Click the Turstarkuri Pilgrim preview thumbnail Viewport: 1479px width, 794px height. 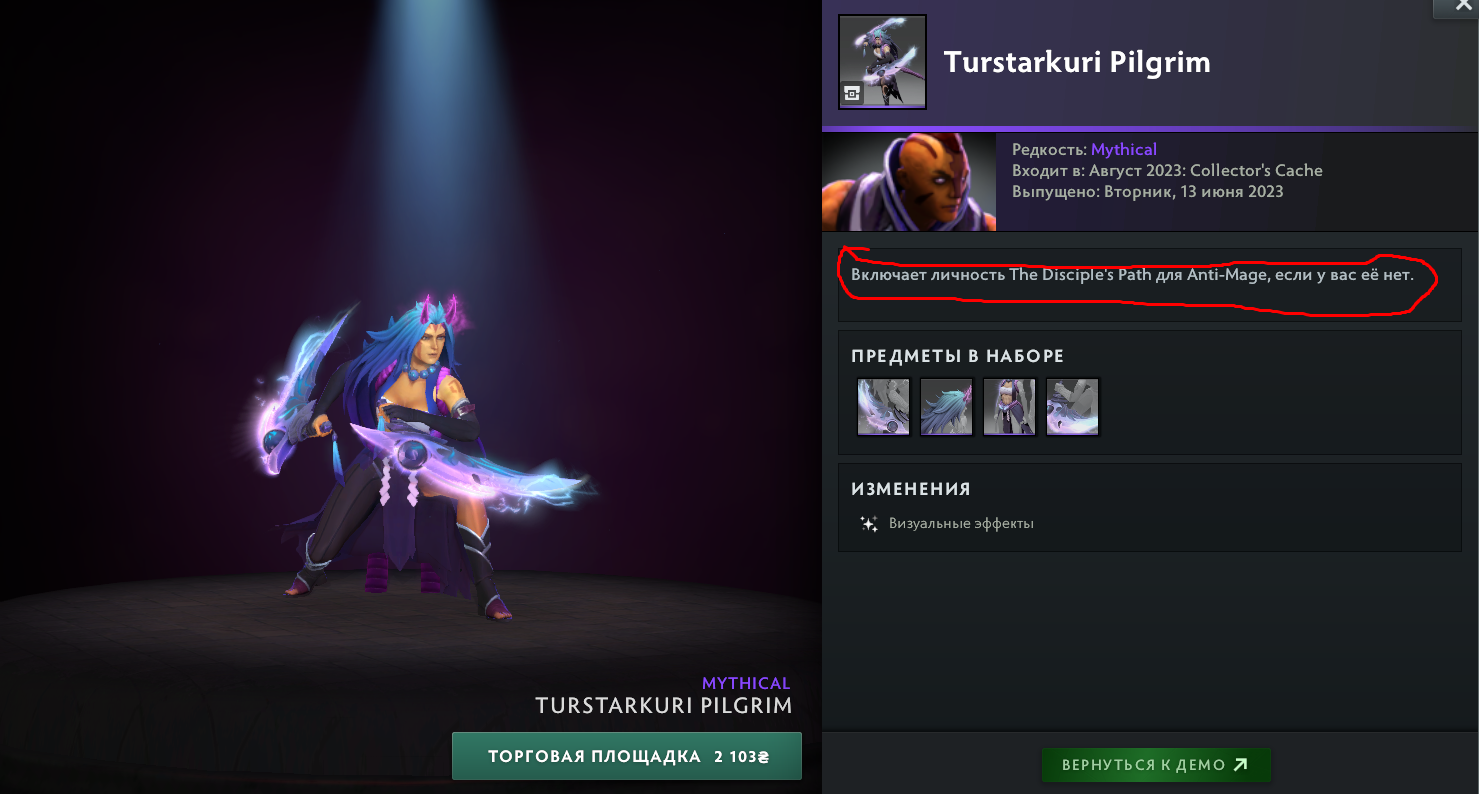[x=882, y=61]
